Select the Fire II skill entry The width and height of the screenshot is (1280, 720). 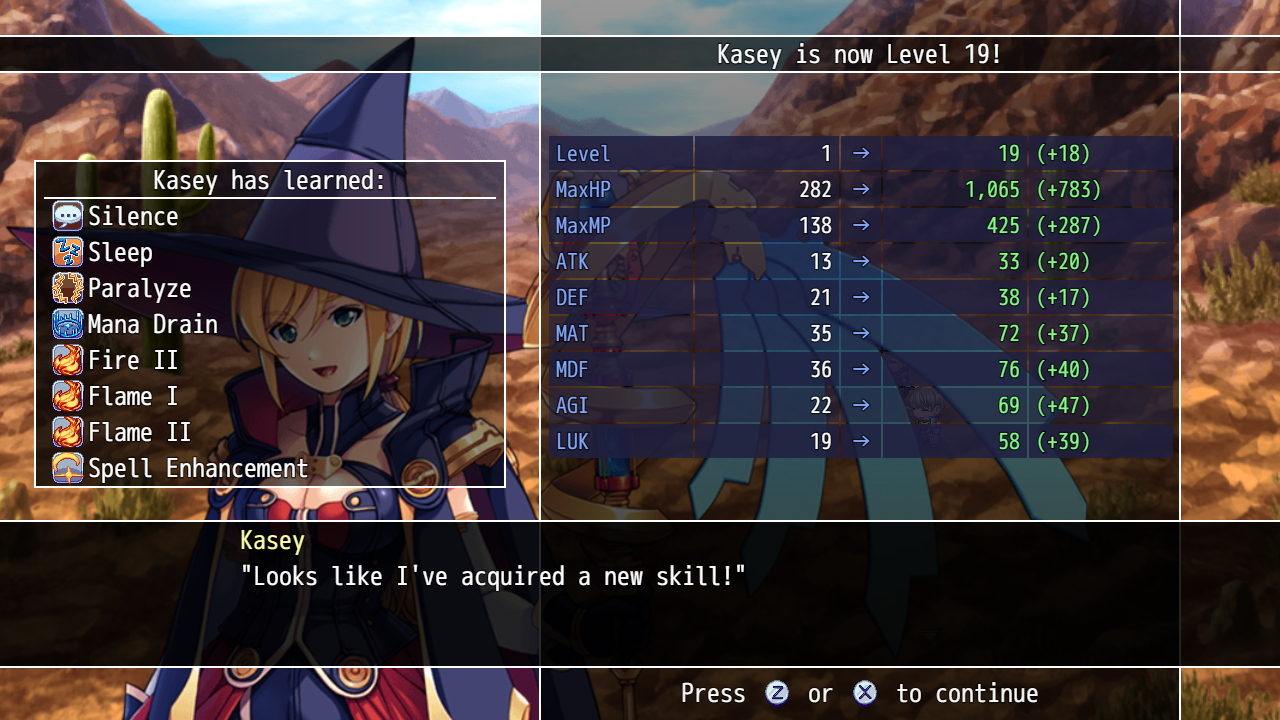(132, 360)
